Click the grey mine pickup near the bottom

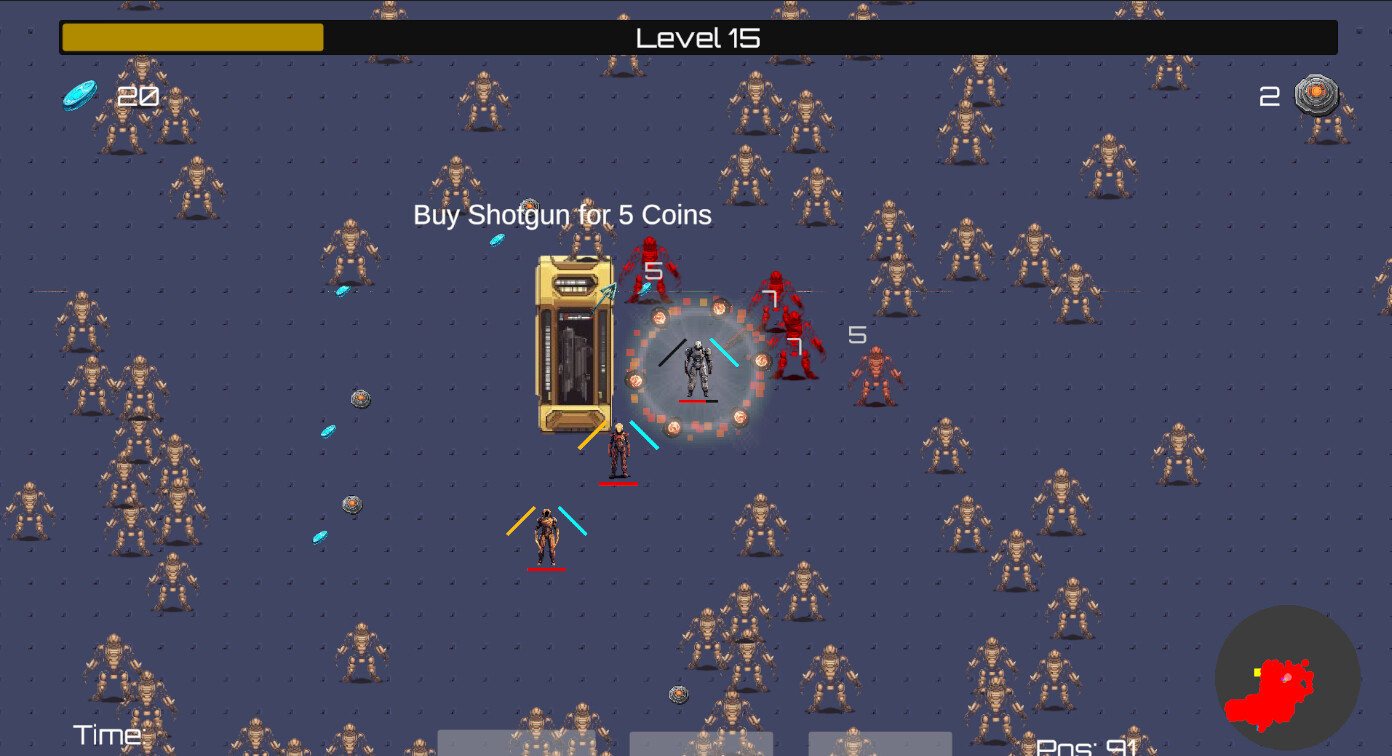click(x=681, y=692)
